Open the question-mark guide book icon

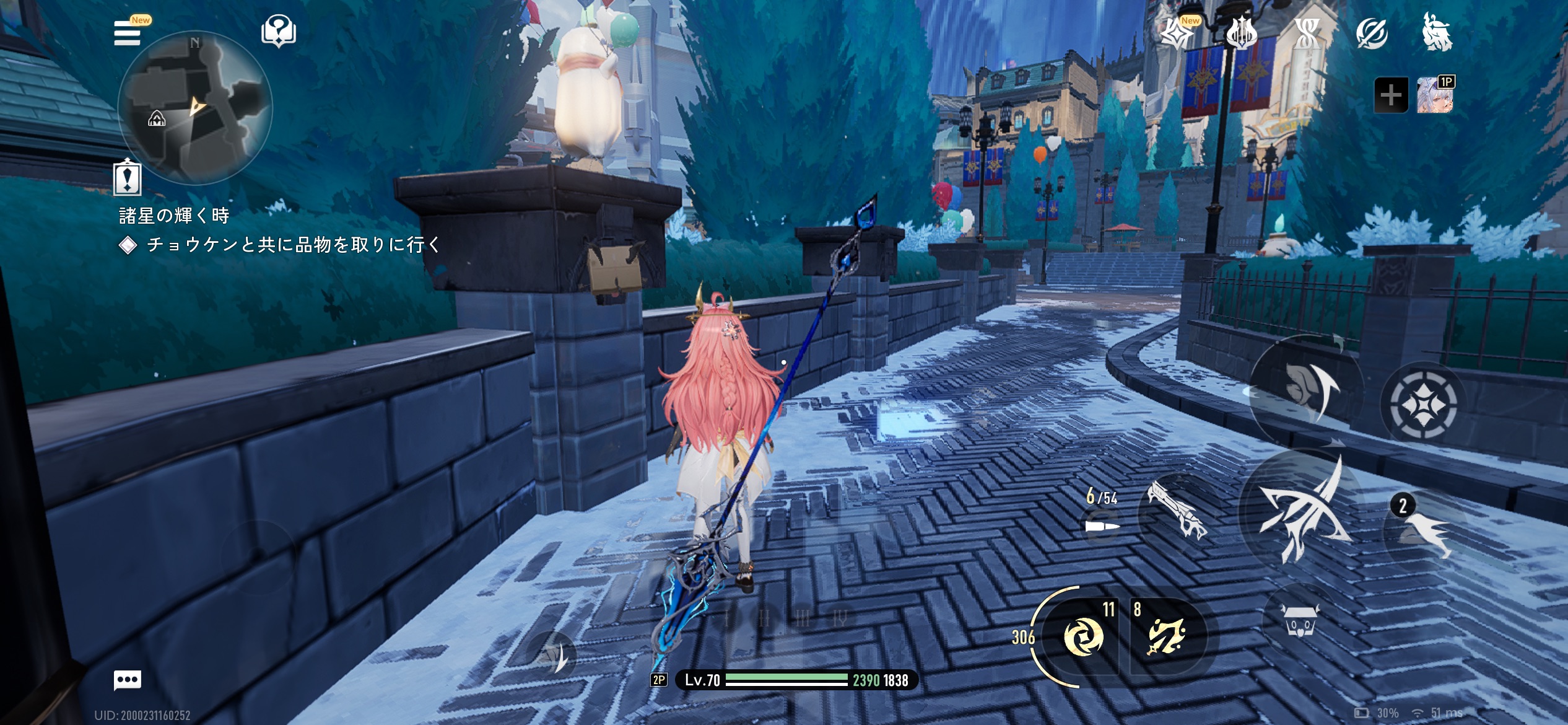[x=279, y=32]
